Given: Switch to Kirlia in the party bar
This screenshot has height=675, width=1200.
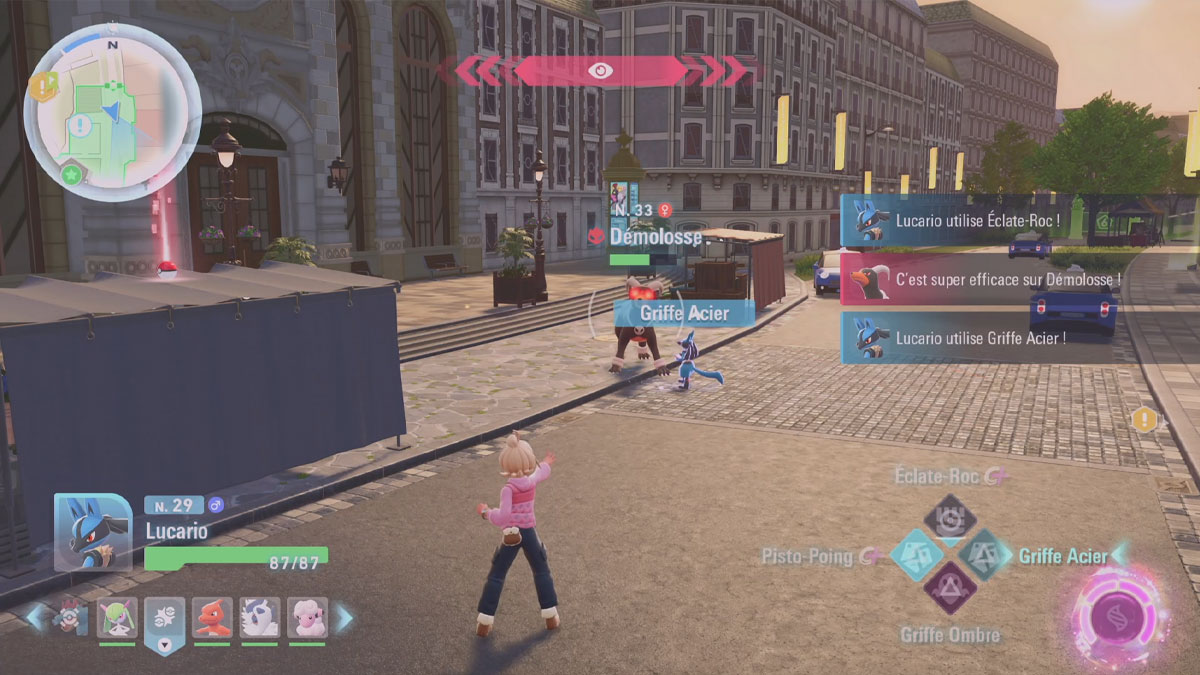Looking at the screenshot, I should [117, 617].
